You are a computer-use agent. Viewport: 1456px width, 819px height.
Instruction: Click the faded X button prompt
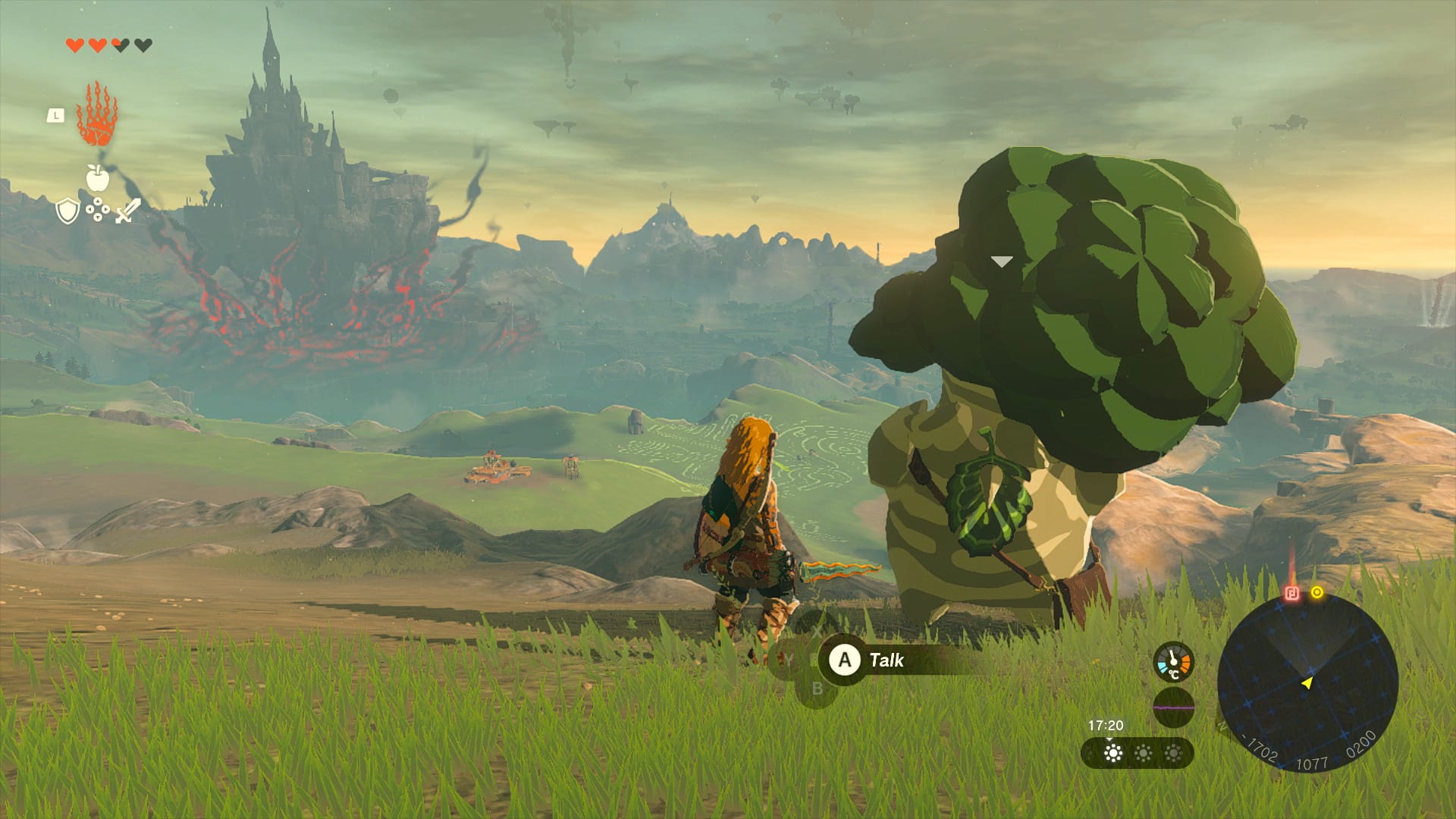817,632
